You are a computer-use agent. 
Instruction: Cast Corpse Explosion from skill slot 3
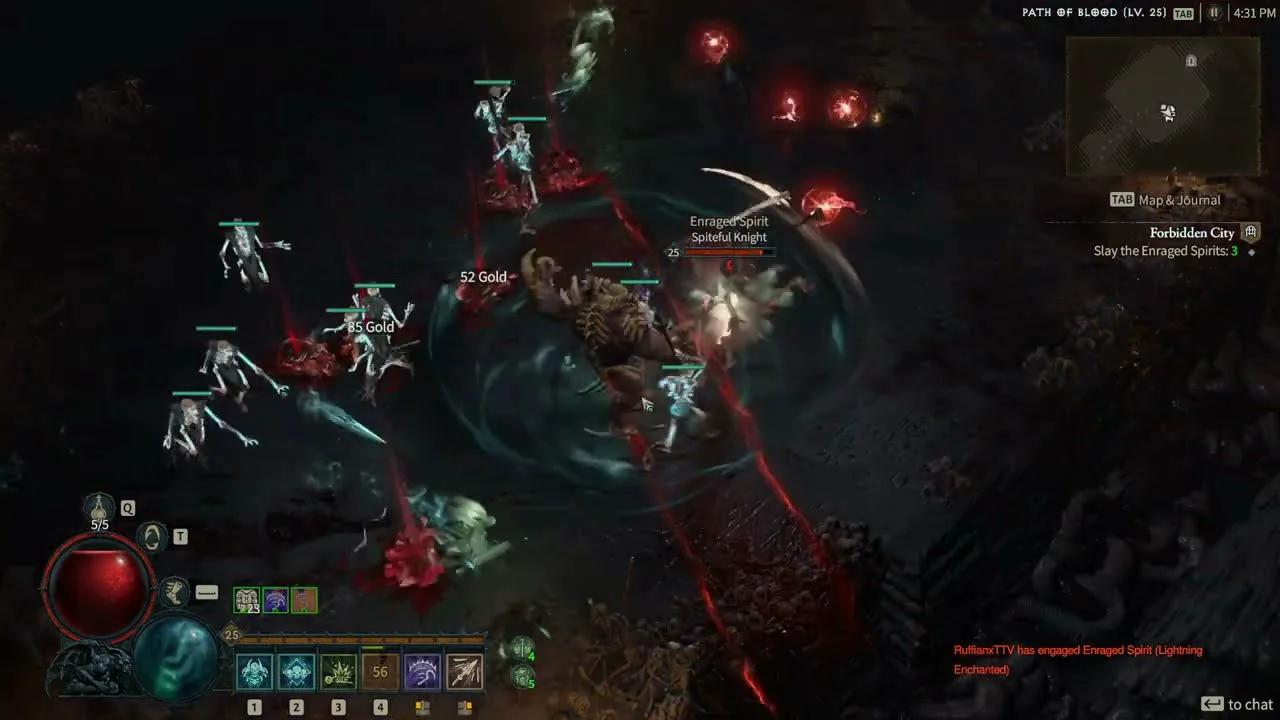338,672
